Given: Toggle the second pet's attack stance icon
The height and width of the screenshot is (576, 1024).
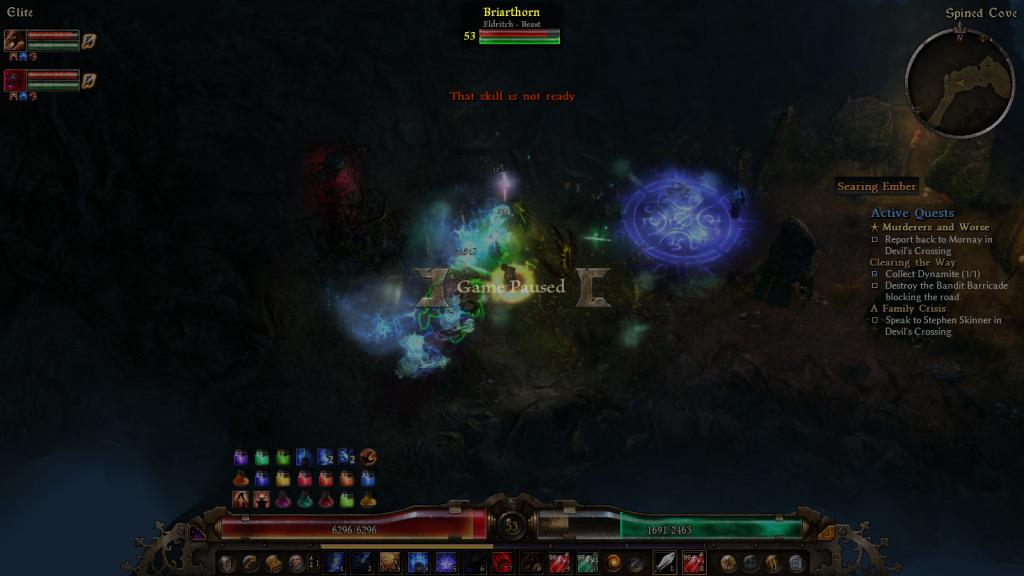Looking at the screenshot, I should click(89, 80).
